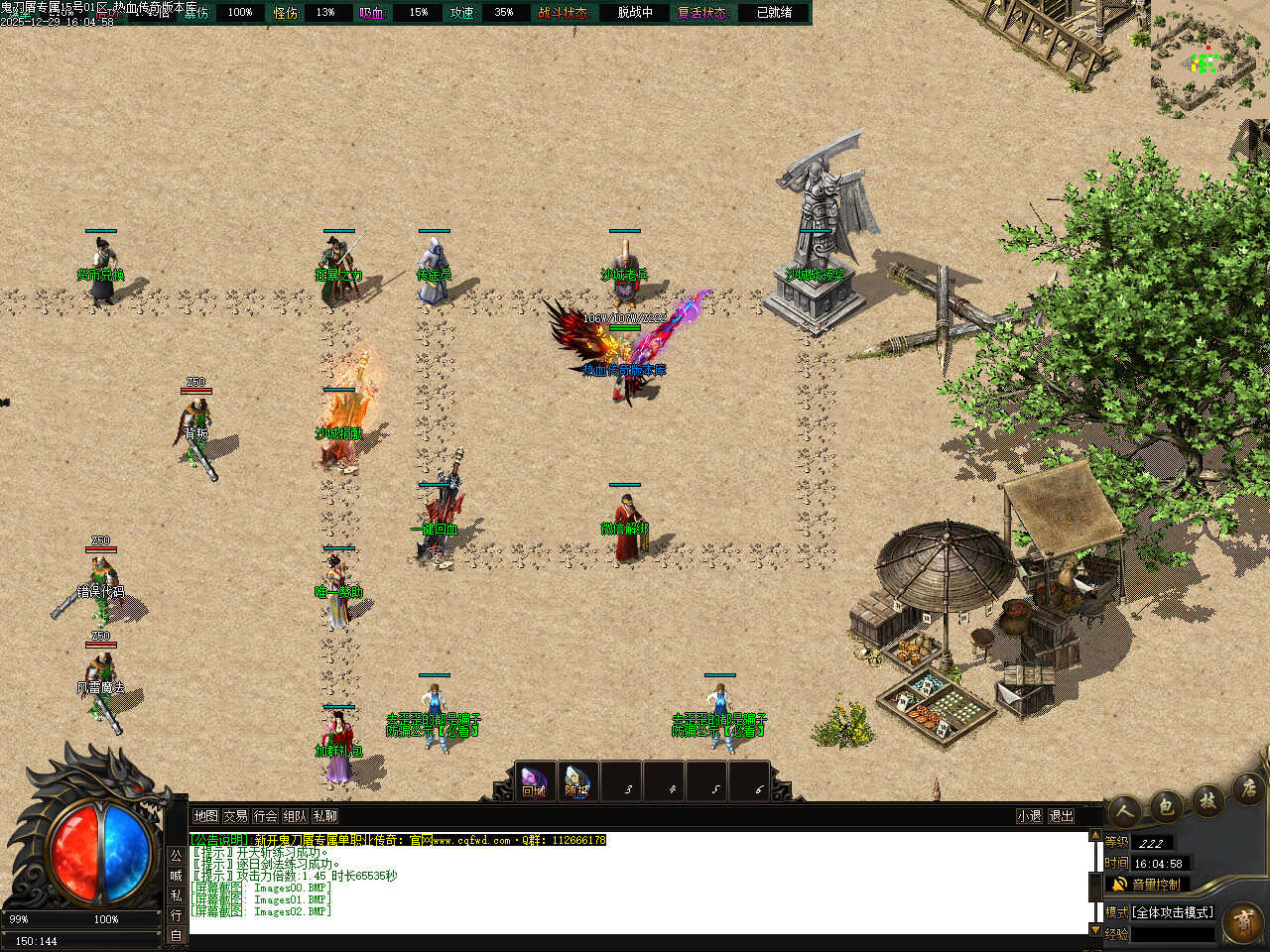Open 音量控制 volume control

pyautogui.click(x=1147, y=884)
